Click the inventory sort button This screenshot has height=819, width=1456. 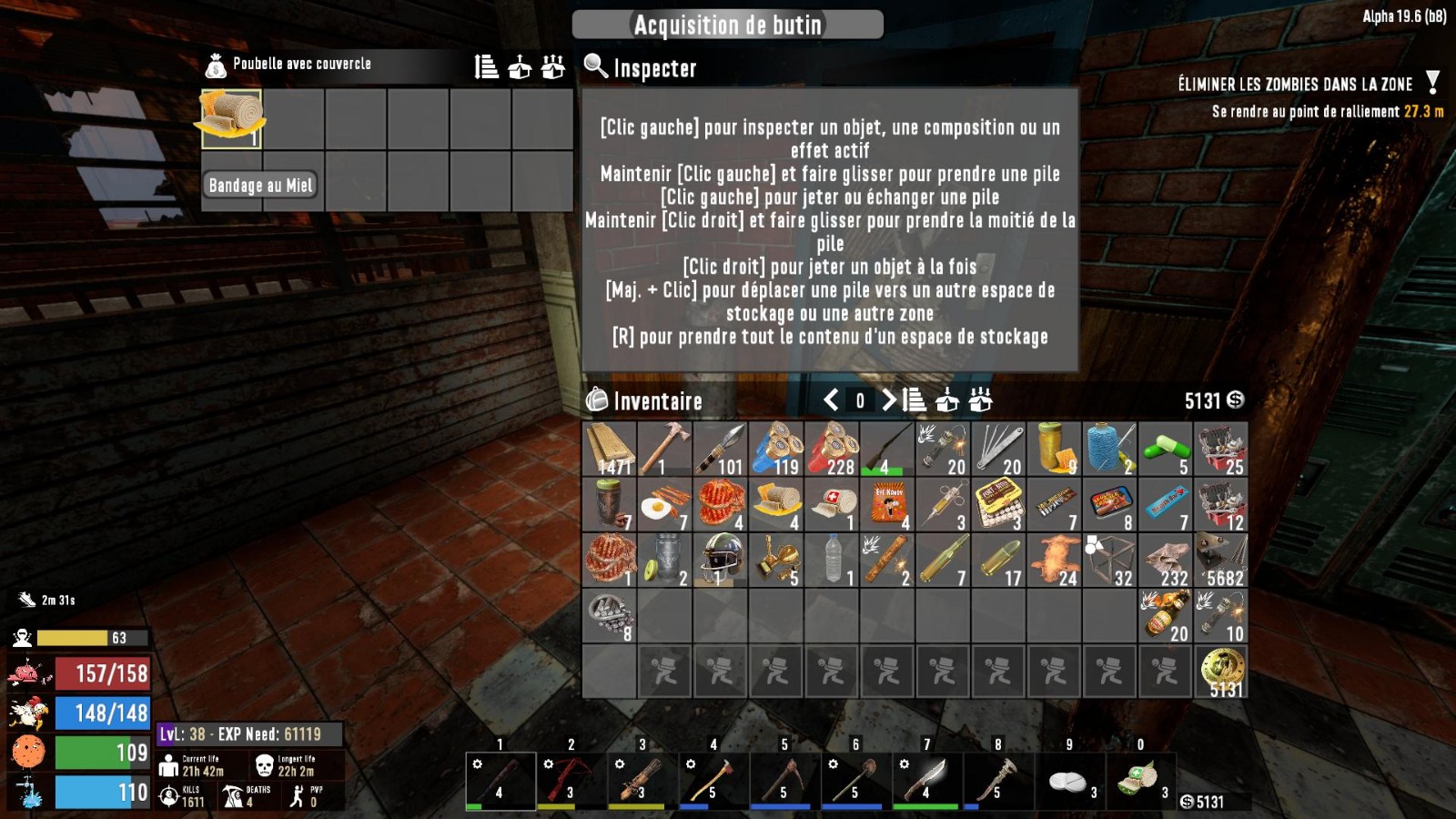[914, 400]
